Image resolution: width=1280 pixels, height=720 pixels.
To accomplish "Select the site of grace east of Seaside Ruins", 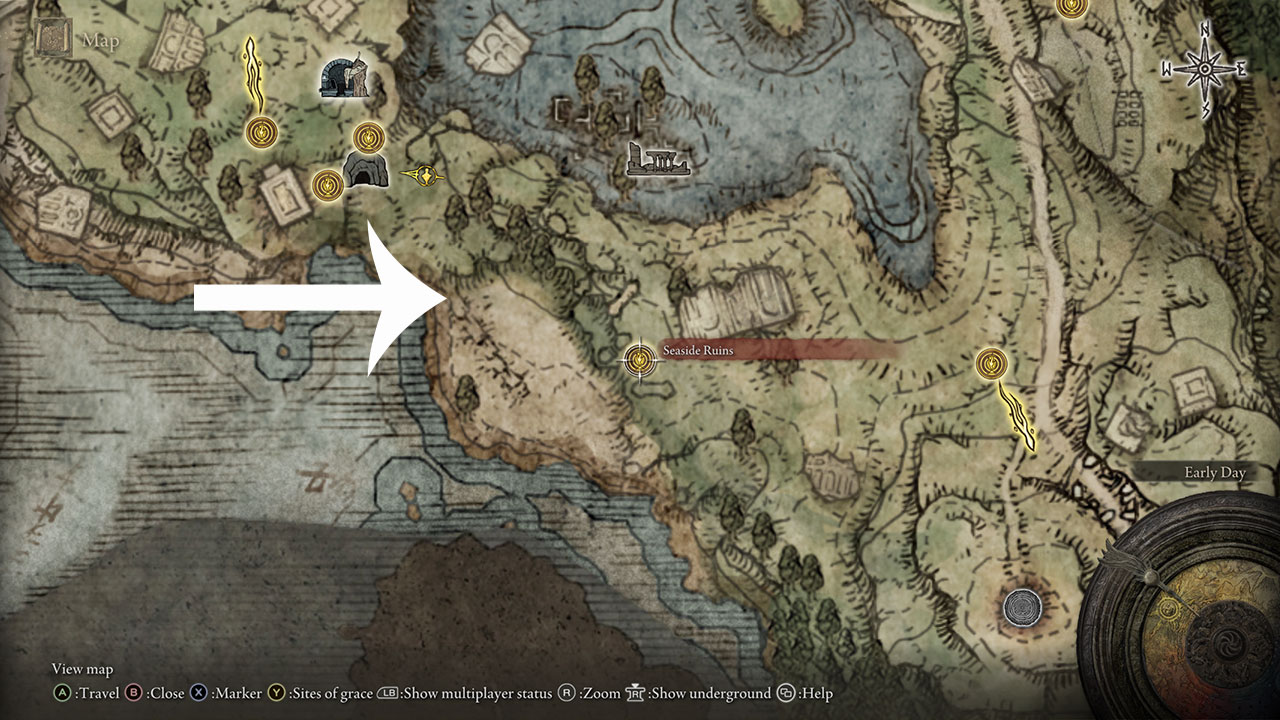I will click(990, 366).
